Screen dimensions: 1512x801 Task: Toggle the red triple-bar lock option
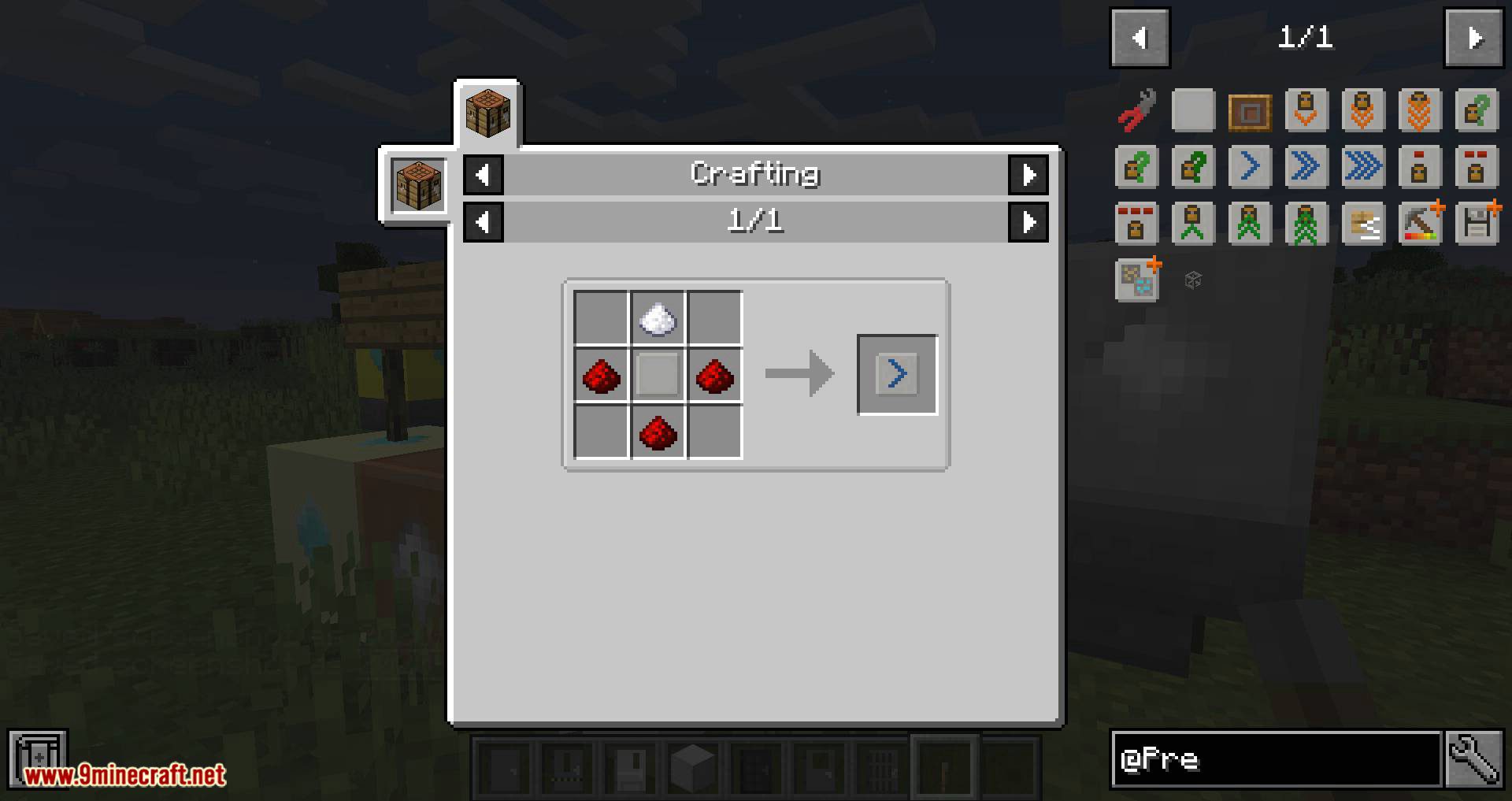coord(1136,223)
